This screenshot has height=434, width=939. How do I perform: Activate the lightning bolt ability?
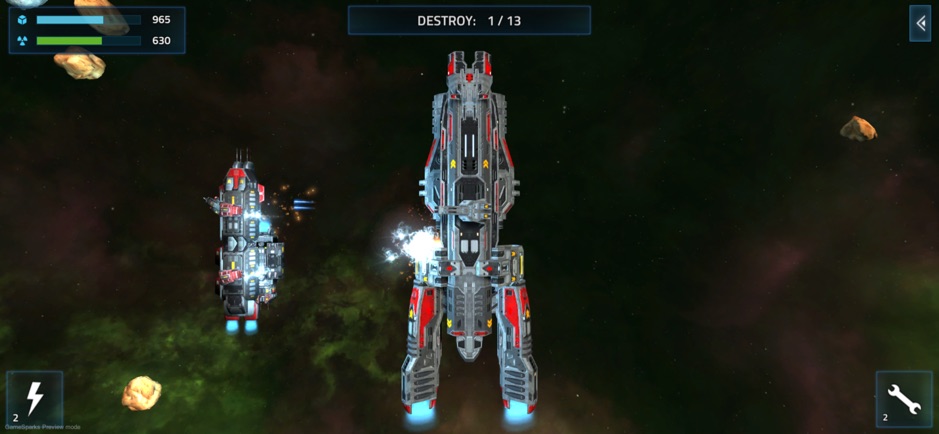tap(35, 399)
